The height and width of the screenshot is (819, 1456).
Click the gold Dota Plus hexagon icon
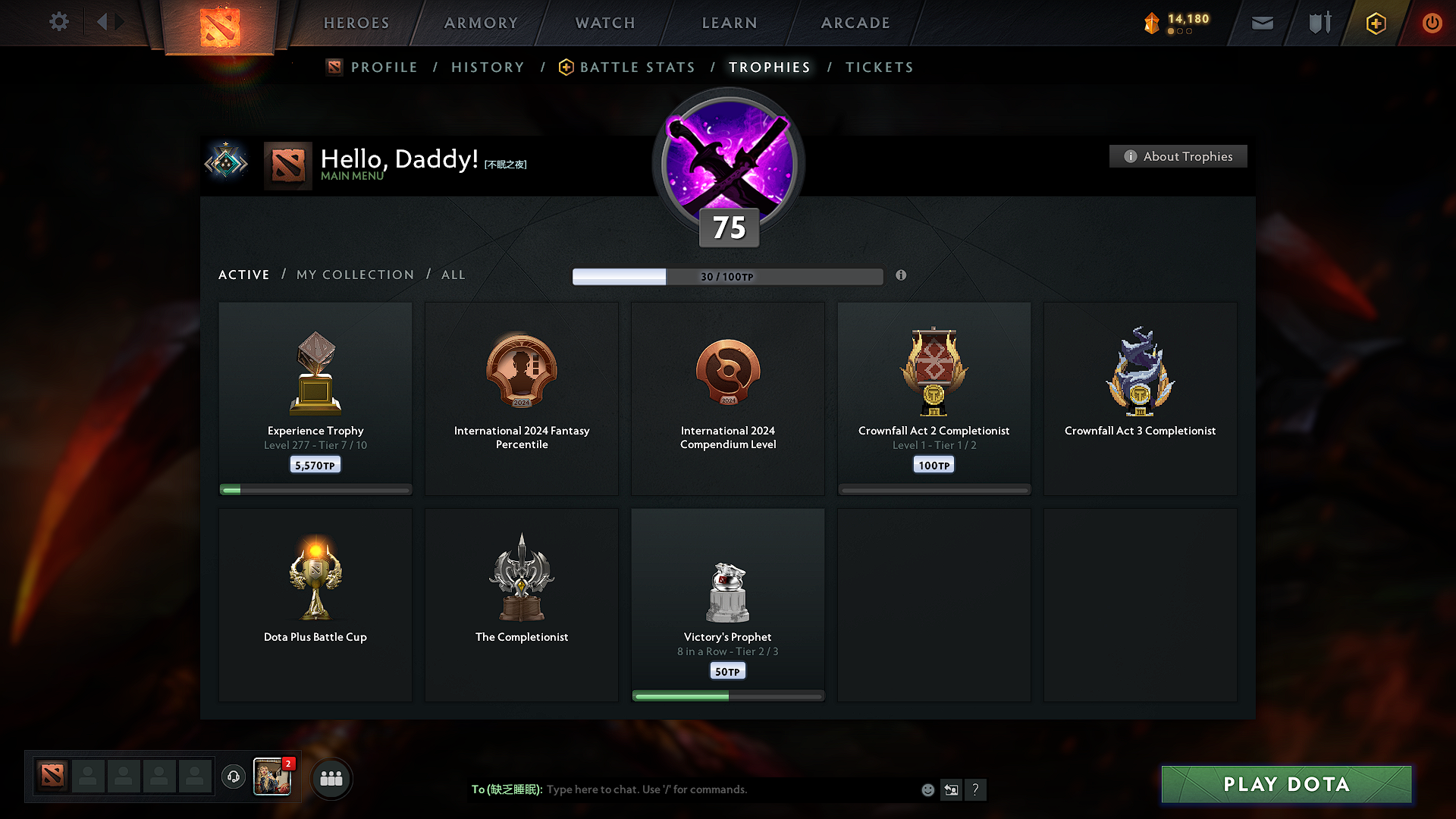tap(1375, 23)
